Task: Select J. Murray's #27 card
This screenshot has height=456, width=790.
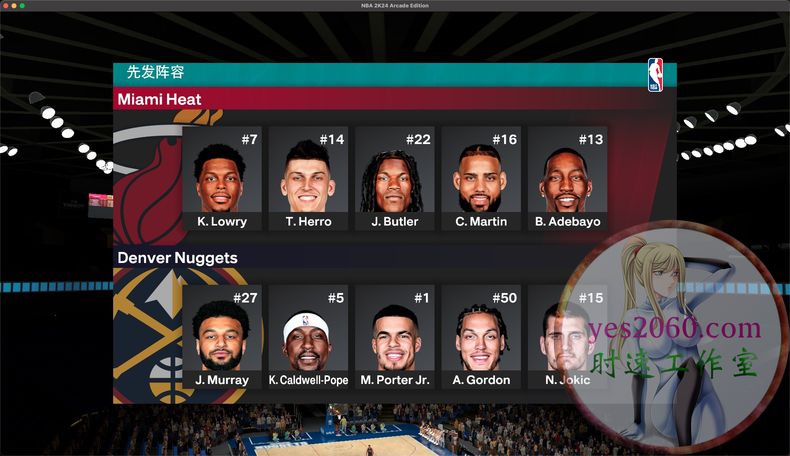Action: click(222, 337)
